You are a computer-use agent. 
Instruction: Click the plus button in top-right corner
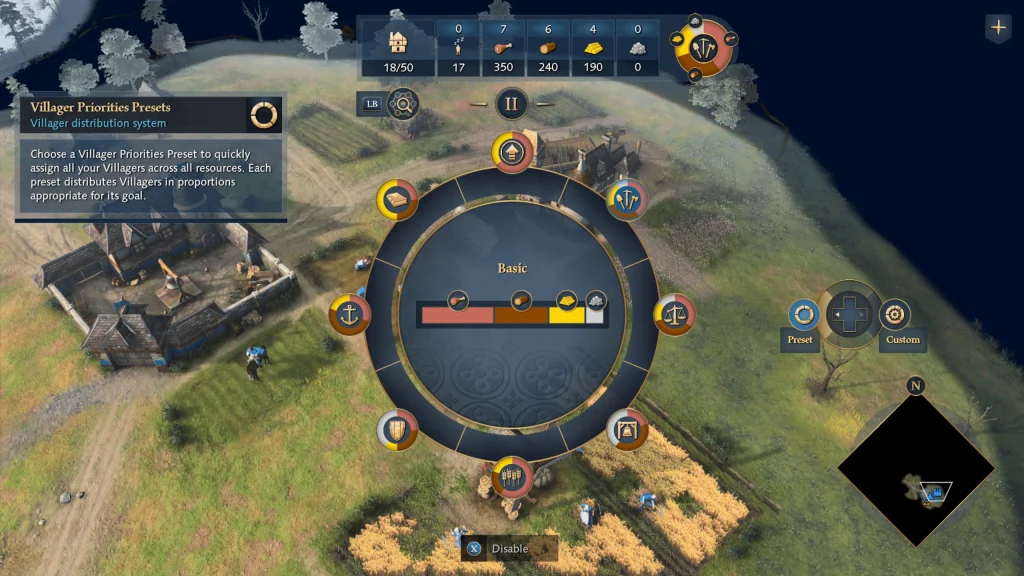point(998,27)
